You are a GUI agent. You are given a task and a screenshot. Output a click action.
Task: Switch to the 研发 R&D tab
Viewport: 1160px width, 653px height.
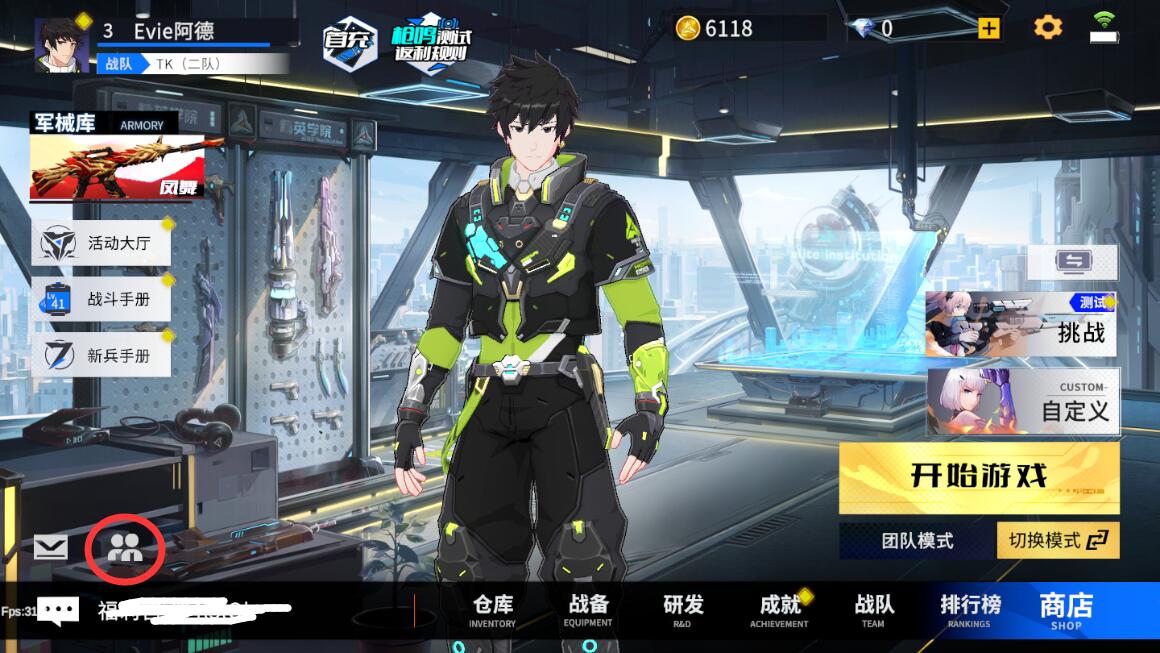683,610
